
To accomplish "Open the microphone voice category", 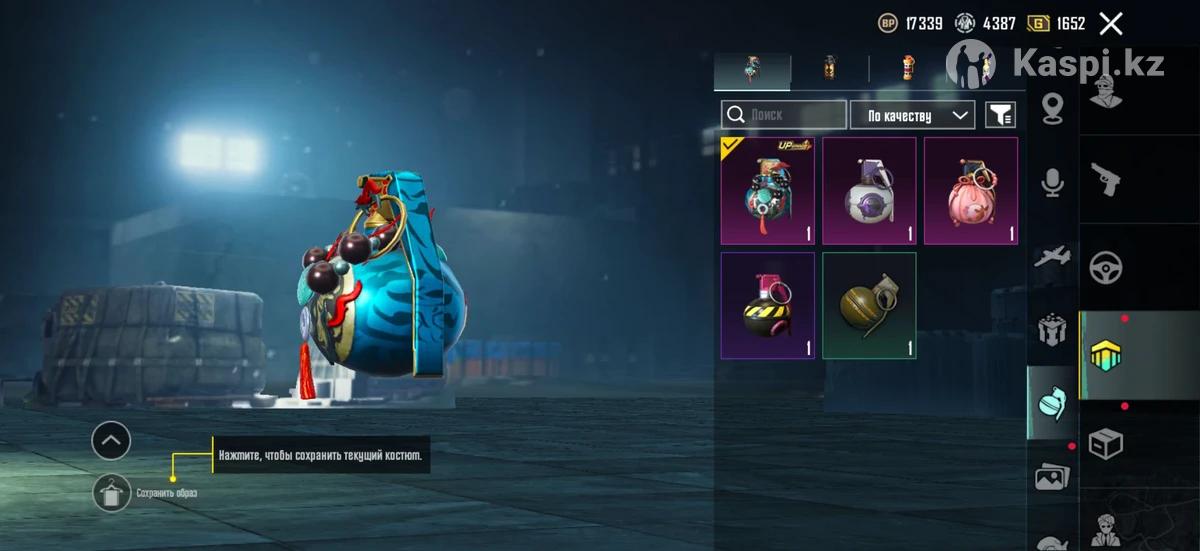I will 1052,182.
